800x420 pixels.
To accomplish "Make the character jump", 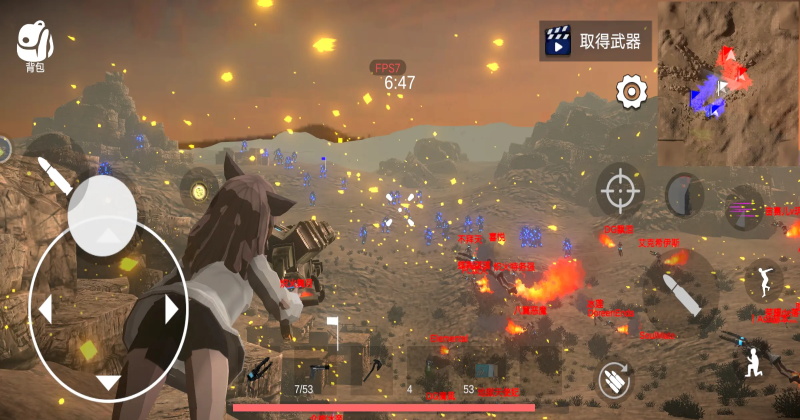I will pos(761,280).
